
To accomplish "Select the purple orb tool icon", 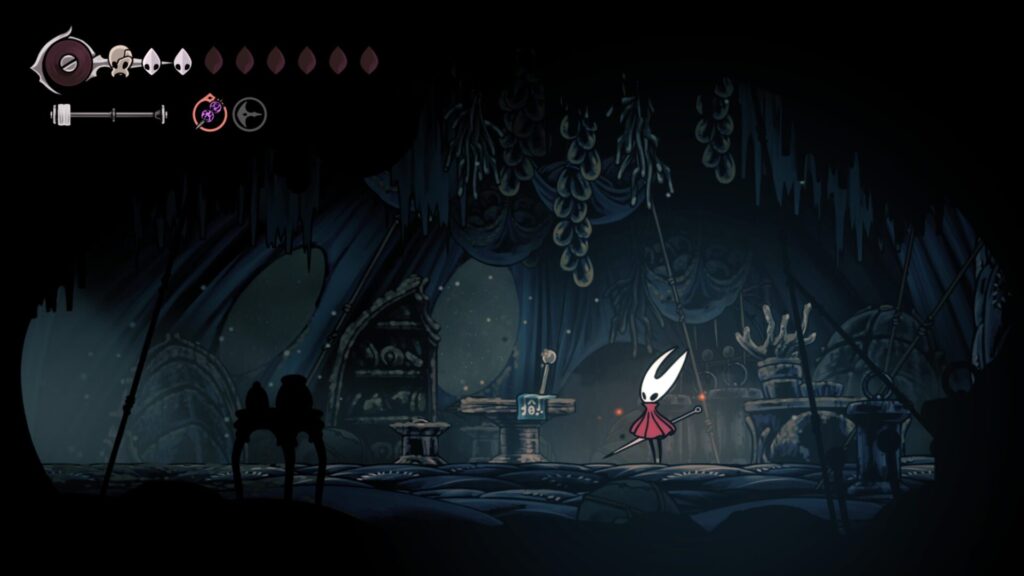I will (x=210, y=115).
